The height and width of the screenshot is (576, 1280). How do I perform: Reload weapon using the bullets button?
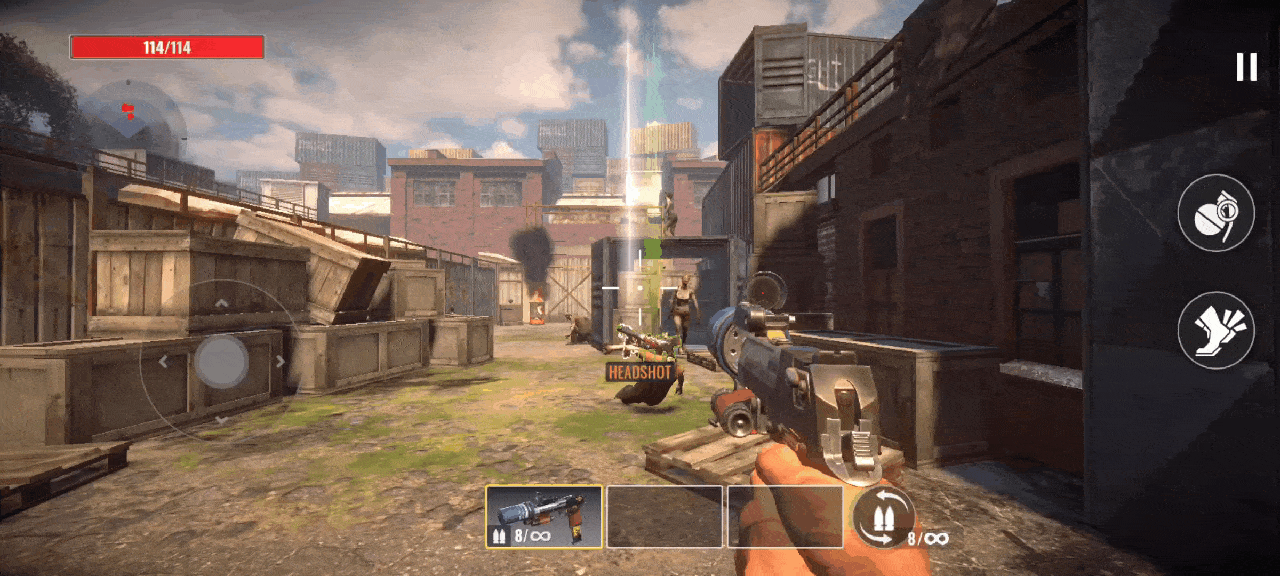pos(884,517)
